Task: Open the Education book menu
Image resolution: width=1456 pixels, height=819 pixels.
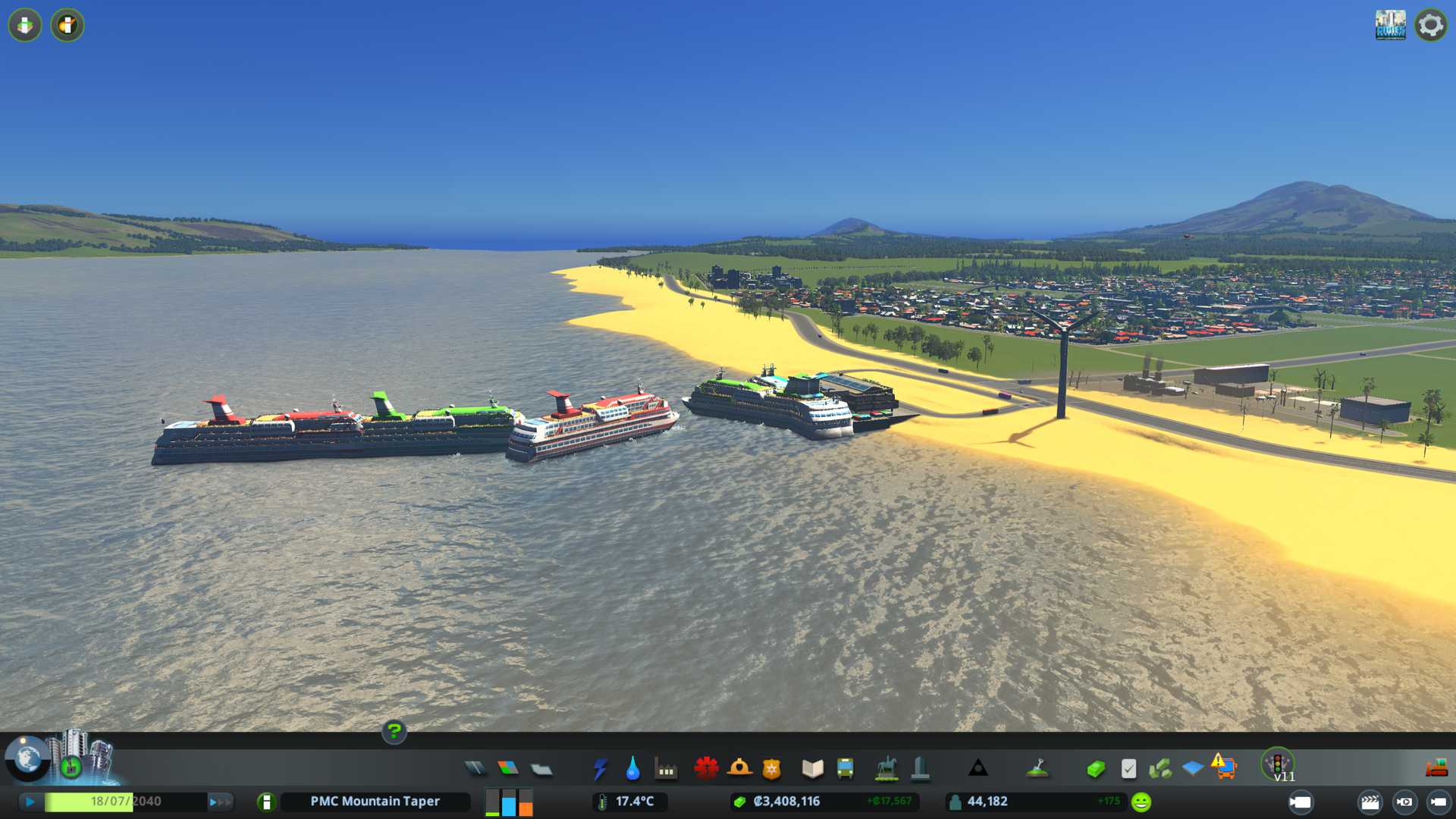Action: click(812, 769)
